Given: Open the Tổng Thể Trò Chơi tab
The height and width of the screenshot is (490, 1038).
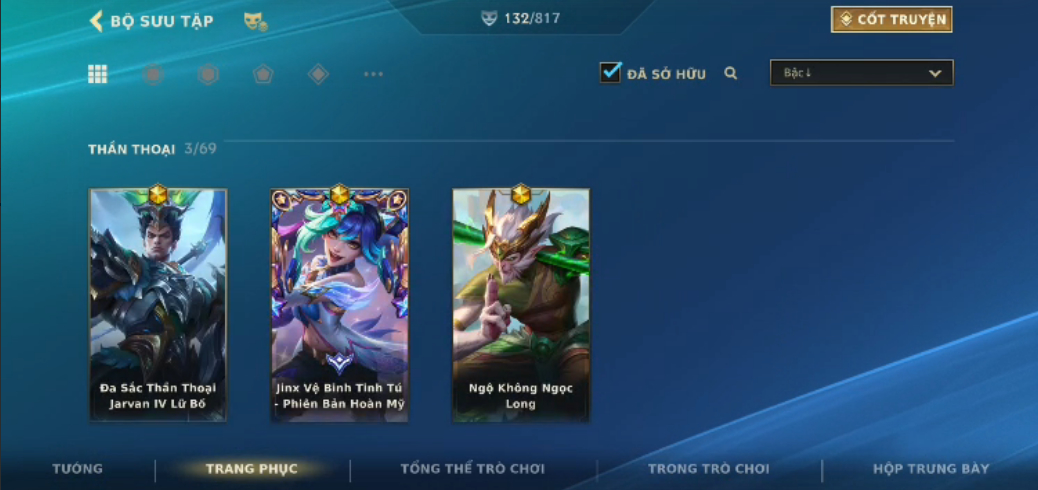Looking at the screenshot, I should 473,469.
